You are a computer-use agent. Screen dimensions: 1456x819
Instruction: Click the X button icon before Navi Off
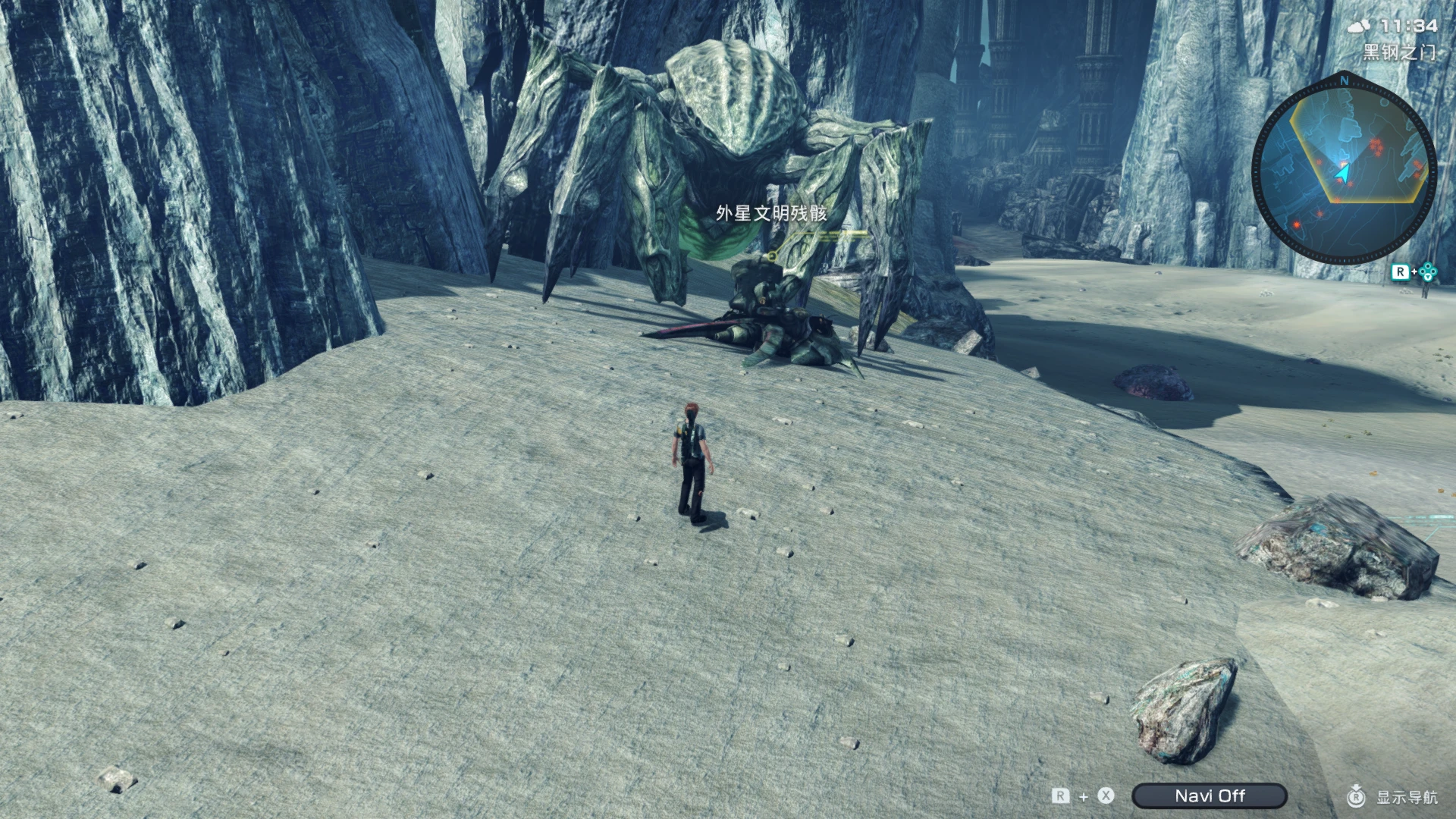(x=1105, y=795)
